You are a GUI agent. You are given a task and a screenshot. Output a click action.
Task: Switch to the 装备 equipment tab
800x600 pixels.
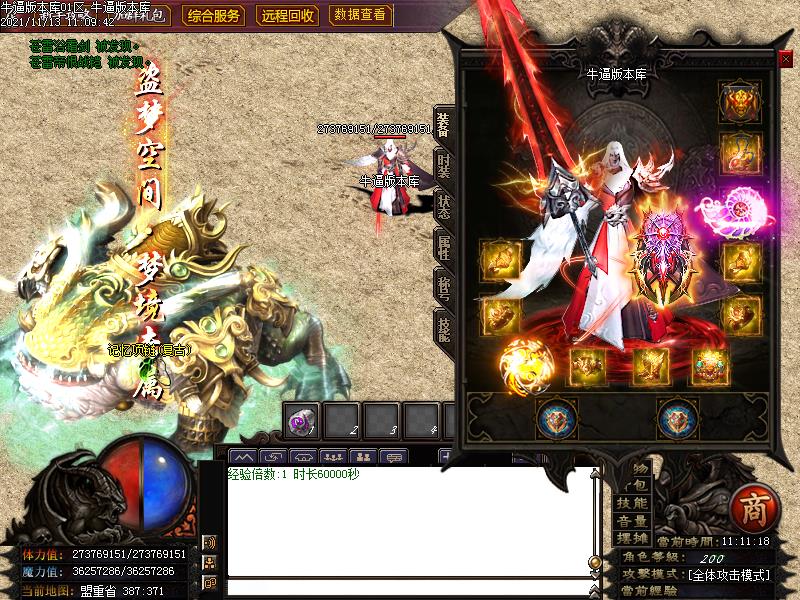pos(443,126)
